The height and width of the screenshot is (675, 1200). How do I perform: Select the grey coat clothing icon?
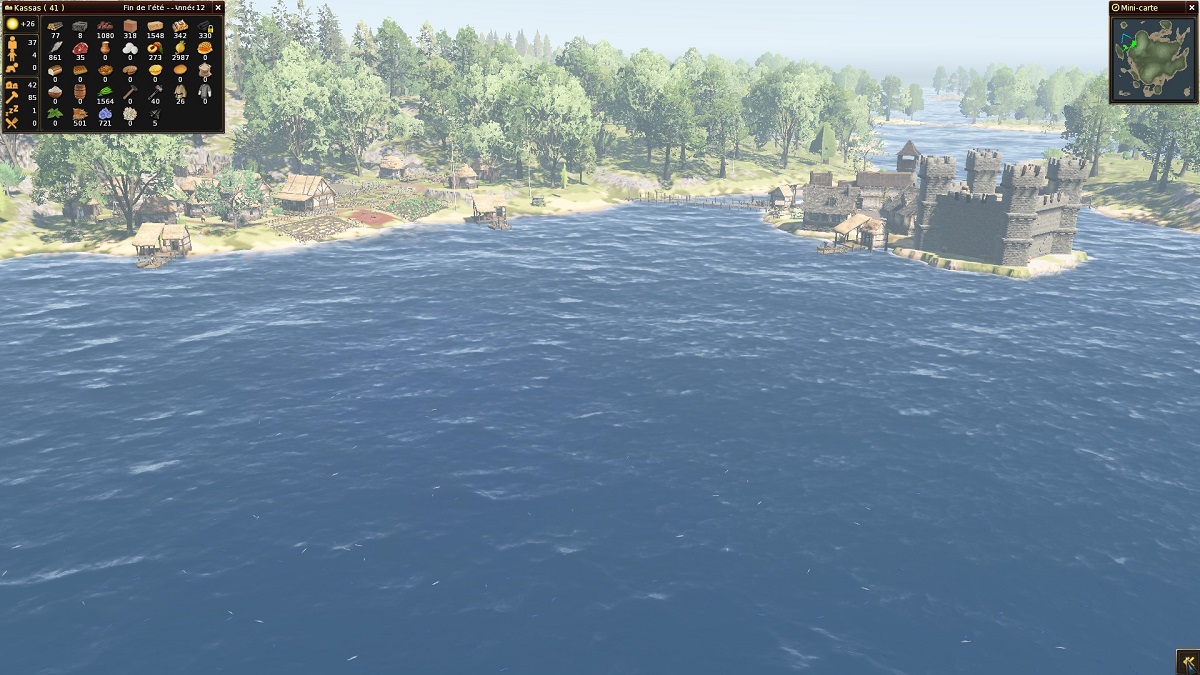point(205,91)
